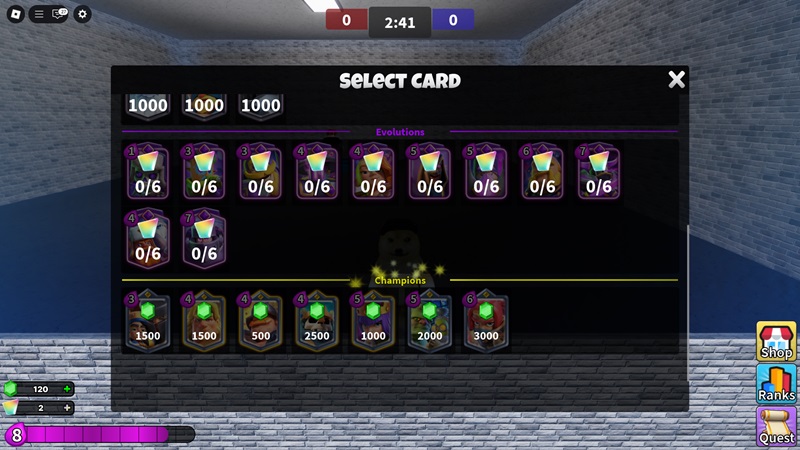
Task: Close the Select Card window
Action: [x=677, y=80]
